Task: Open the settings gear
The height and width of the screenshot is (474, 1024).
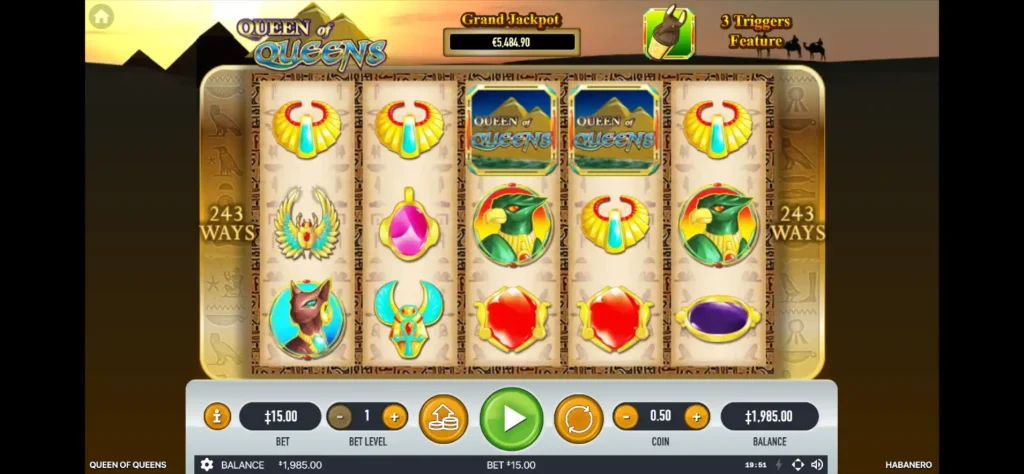Action: point(207,465)
